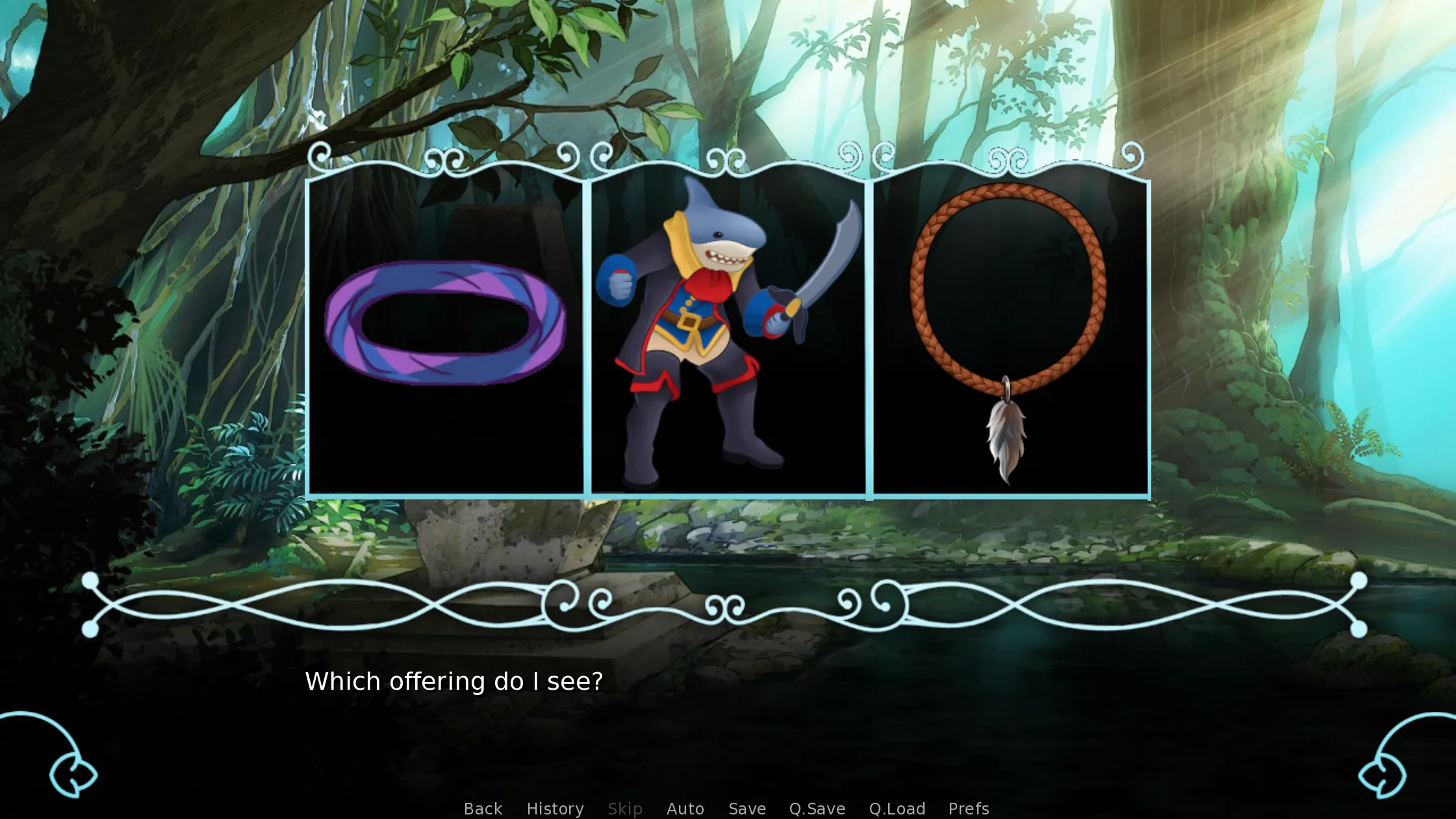
Task: Enable Skip mode
Action: (624, 808)
